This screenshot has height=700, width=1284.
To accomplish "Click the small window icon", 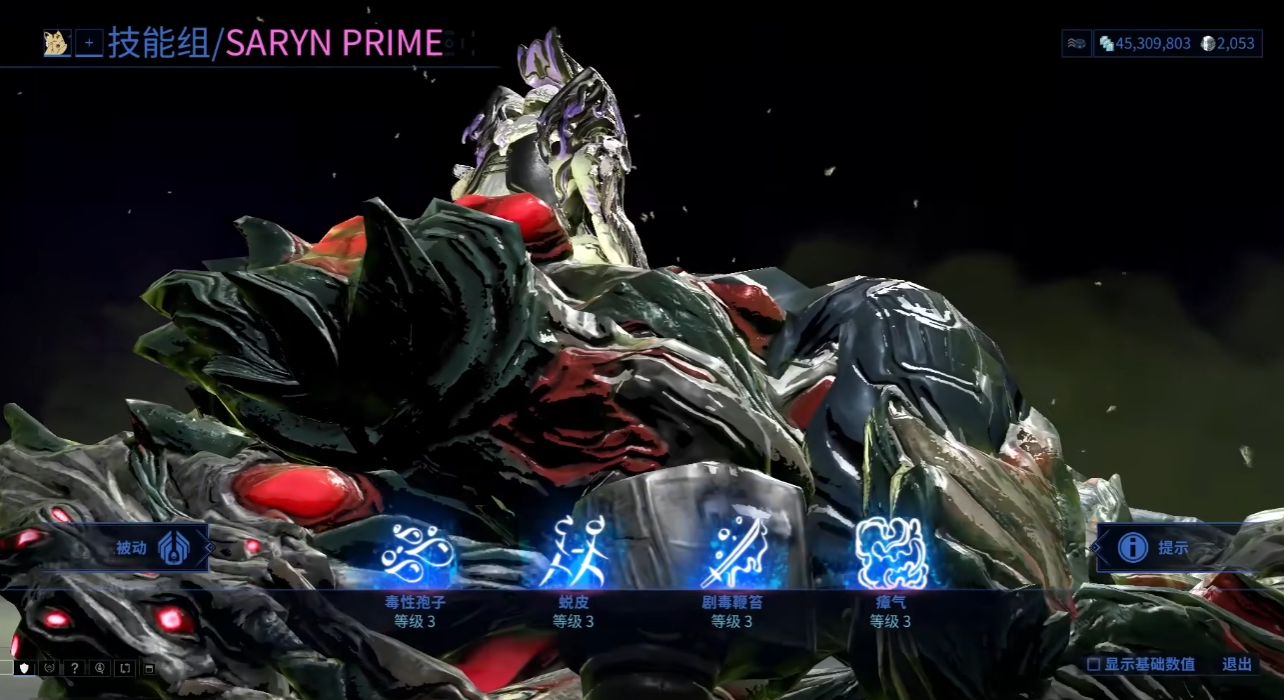I will (148, 668).
